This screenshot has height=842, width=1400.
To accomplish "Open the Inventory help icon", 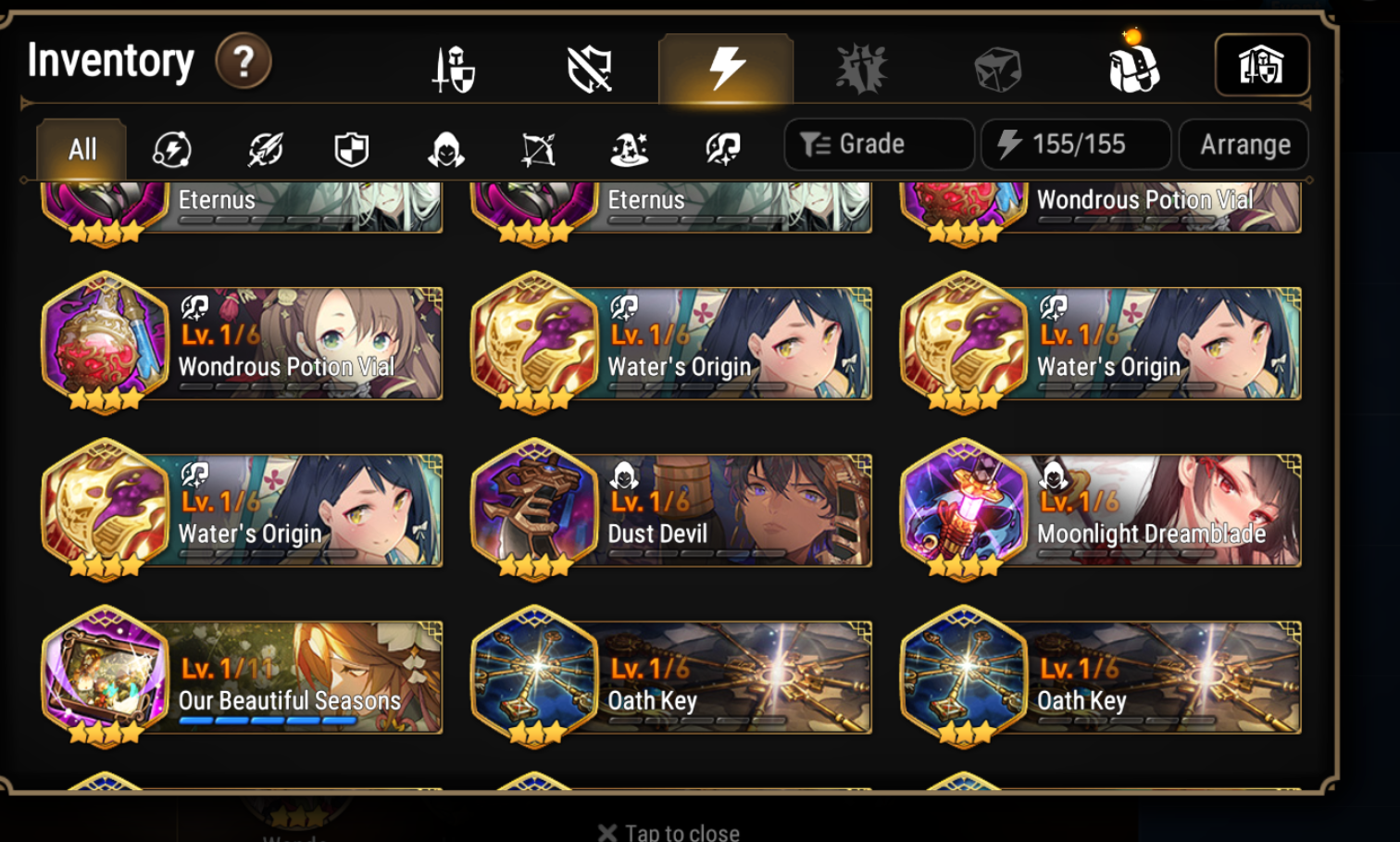I will [243, 62].
